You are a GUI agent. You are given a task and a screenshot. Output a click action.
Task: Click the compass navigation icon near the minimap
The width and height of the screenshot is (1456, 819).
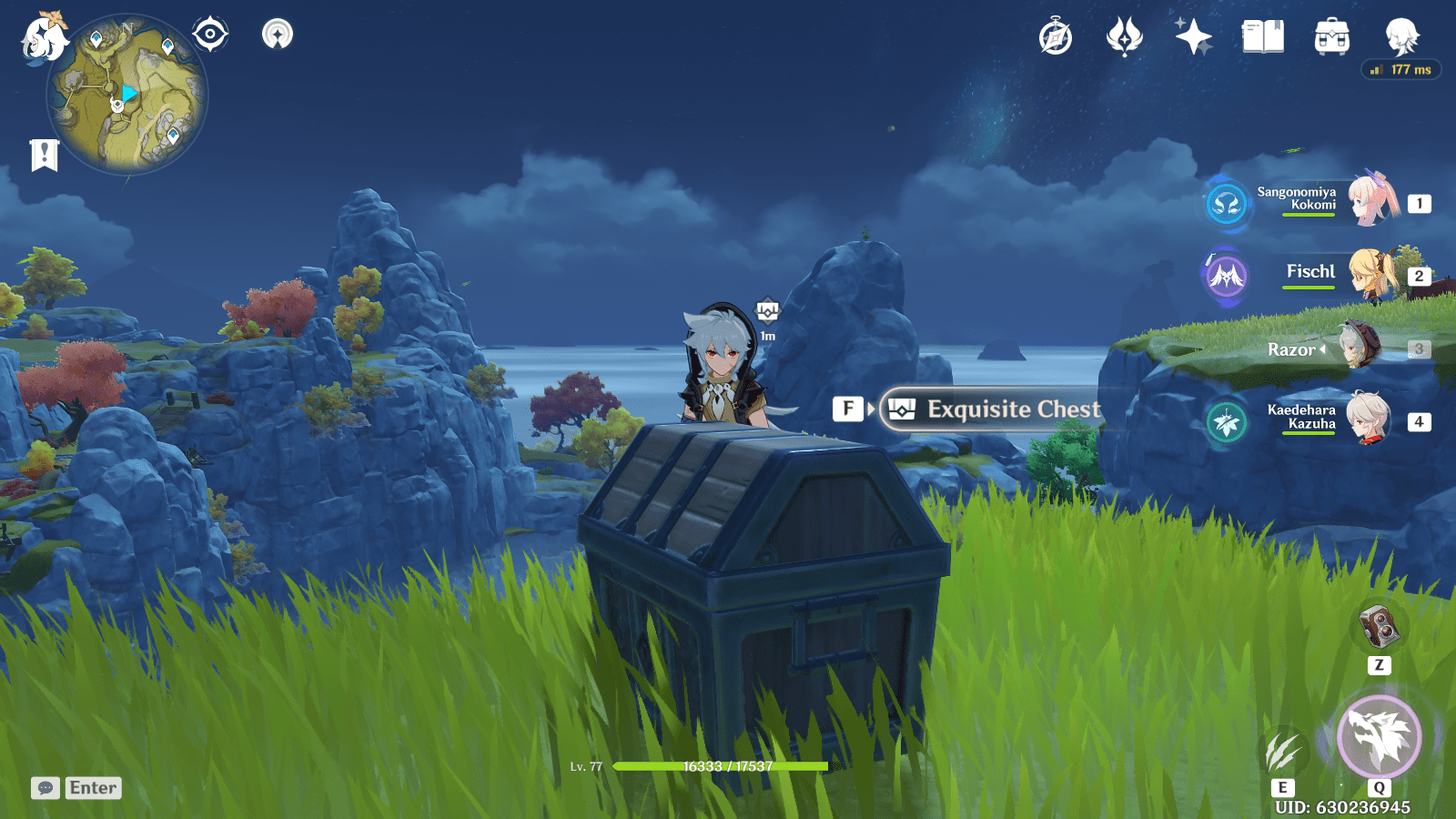[x=211, y=34]
